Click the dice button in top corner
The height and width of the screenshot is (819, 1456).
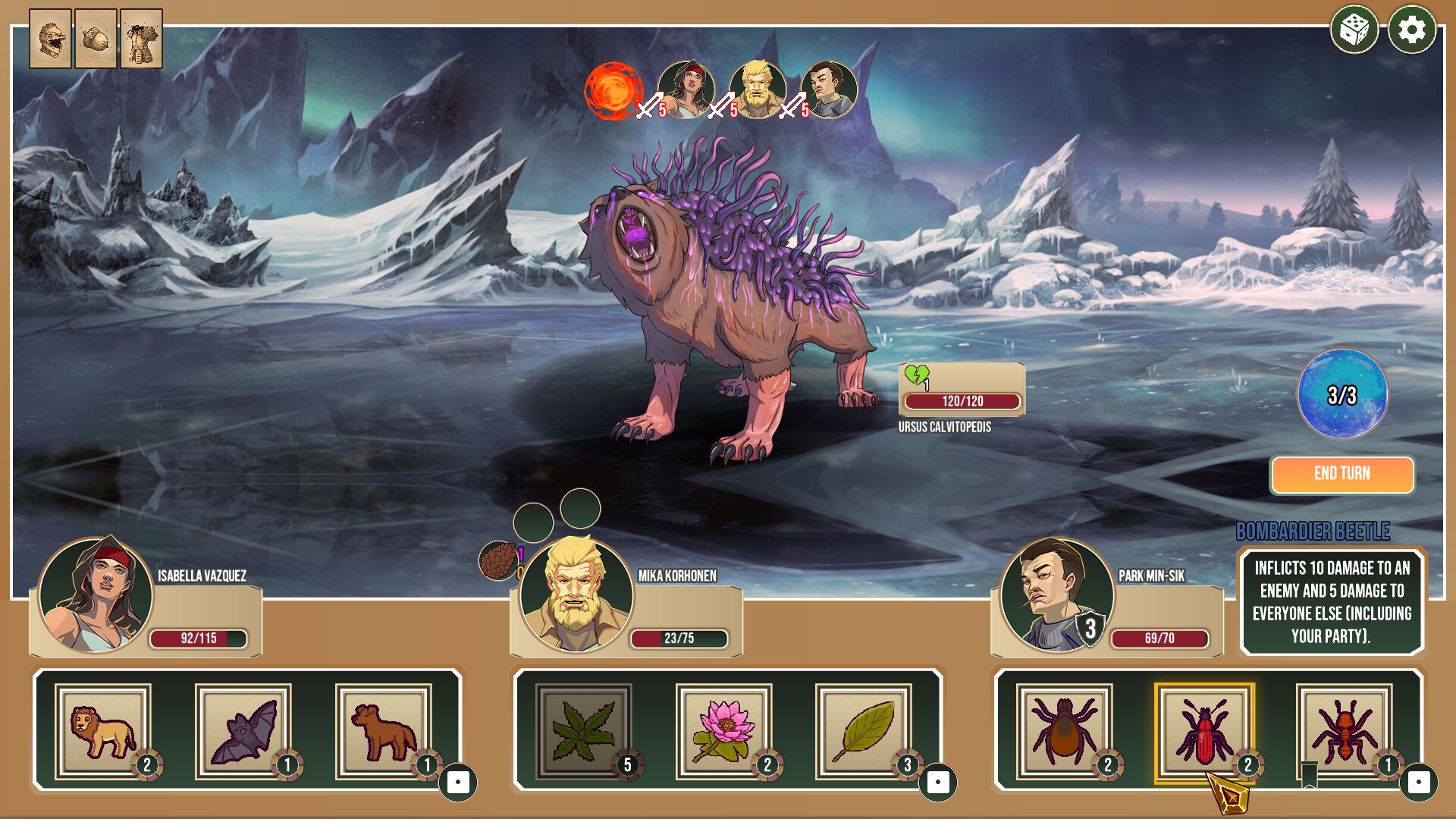click(x=1354, y=30)
